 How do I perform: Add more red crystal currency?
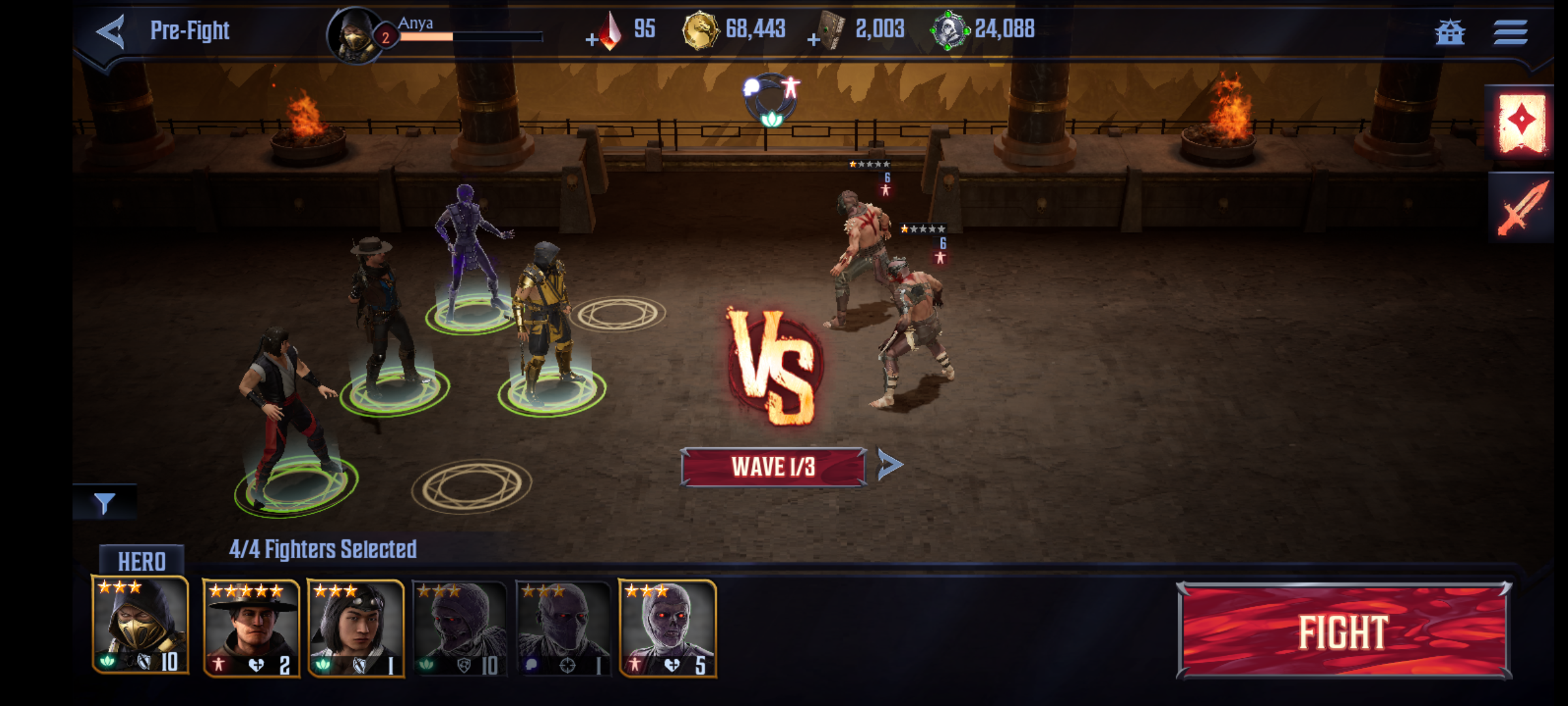[592, 40]
